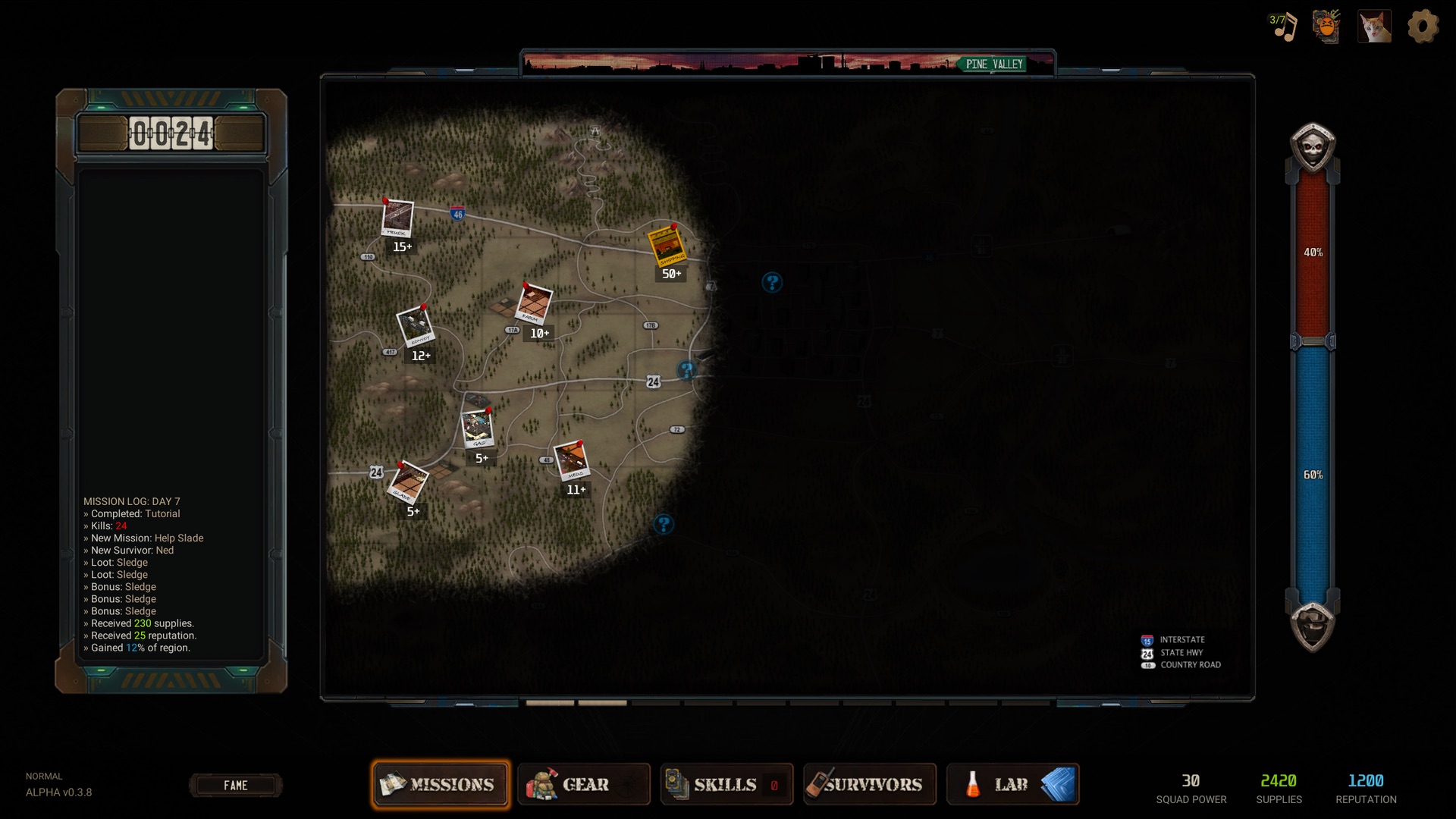Open the Missions tab
The image size is (1456, 819).
(x=441, y=784)
